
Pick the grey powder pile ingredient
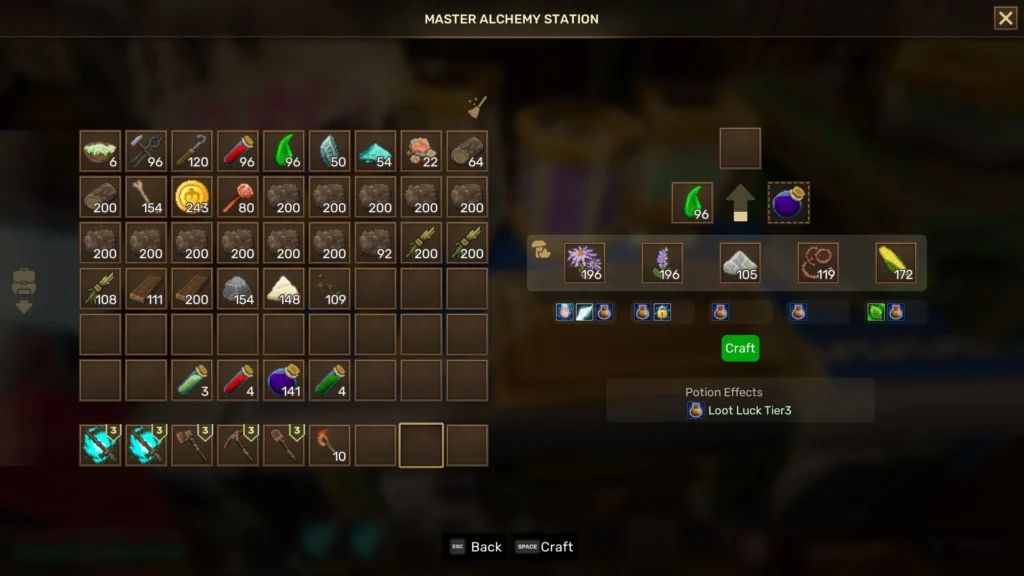(740, 263)
